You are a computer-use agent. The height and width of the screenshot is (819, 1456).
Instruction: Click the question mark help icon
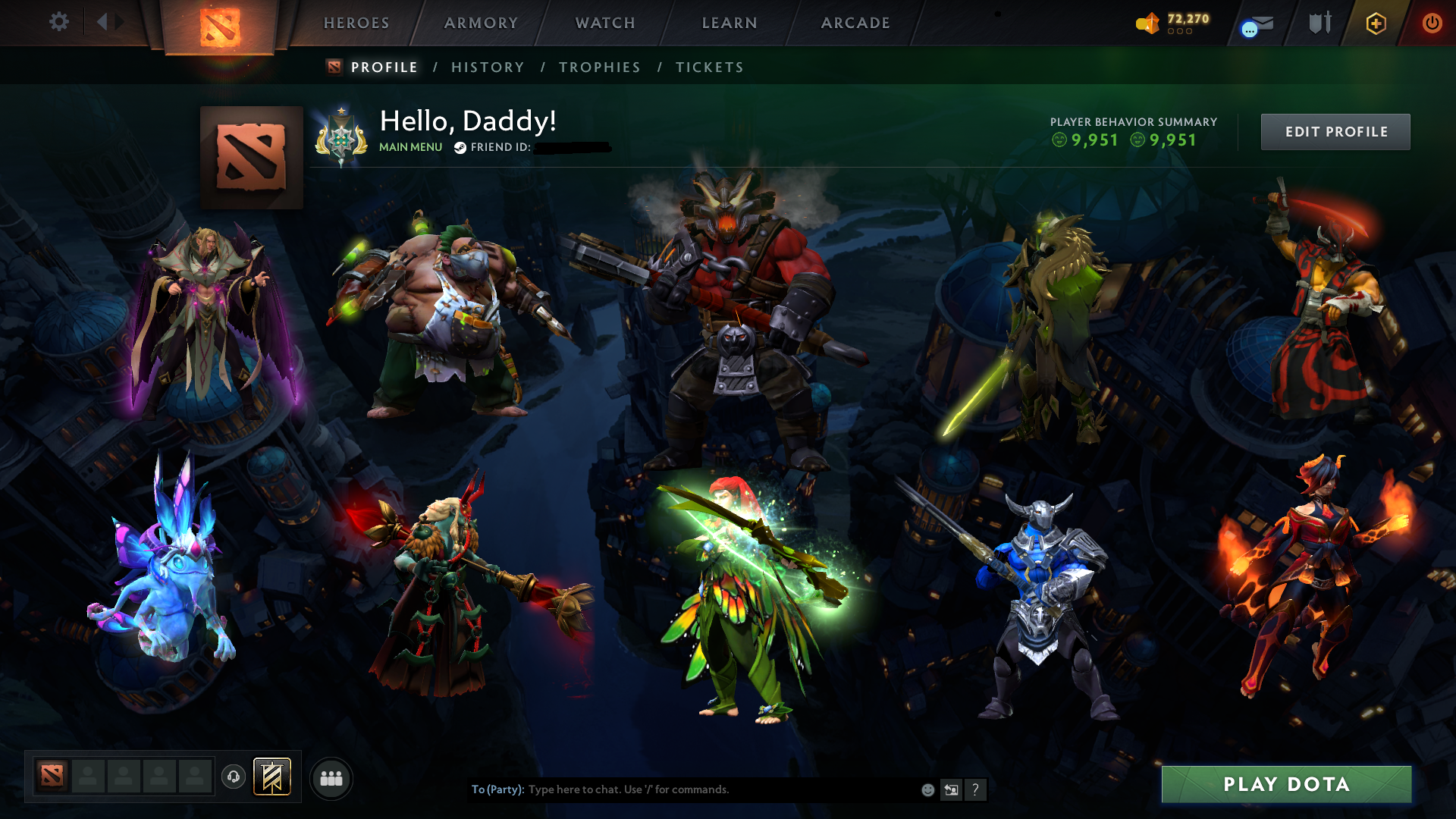[x=975, y=789]
